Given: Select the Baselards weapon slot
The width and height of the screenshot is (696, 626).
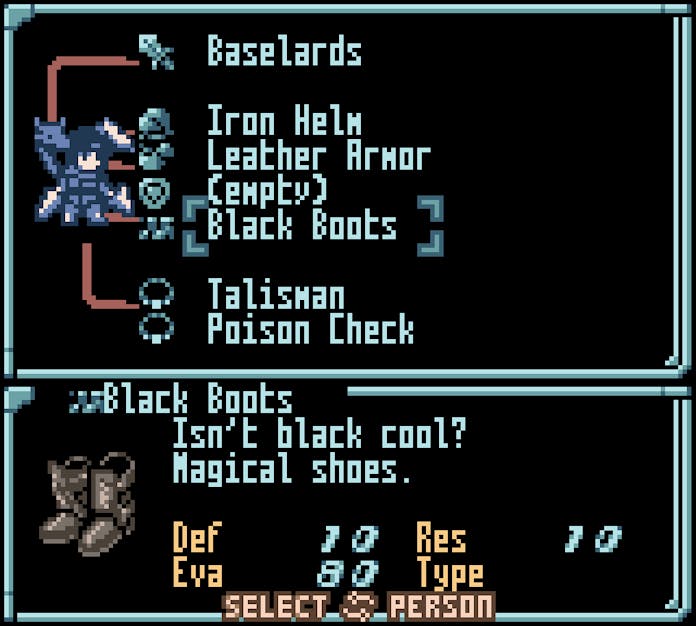Looking at the screenshot, I should click(x=283, y=52).
